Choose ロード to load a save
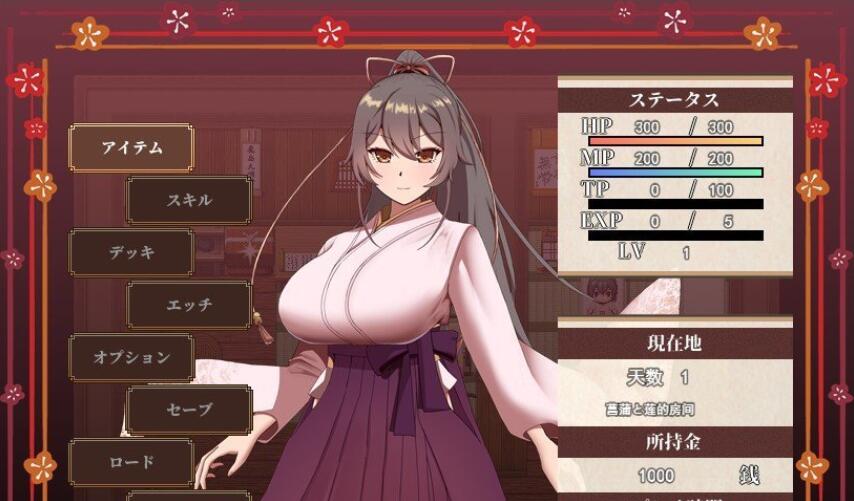The image size is (854, 501). click(x=131, y=462)
